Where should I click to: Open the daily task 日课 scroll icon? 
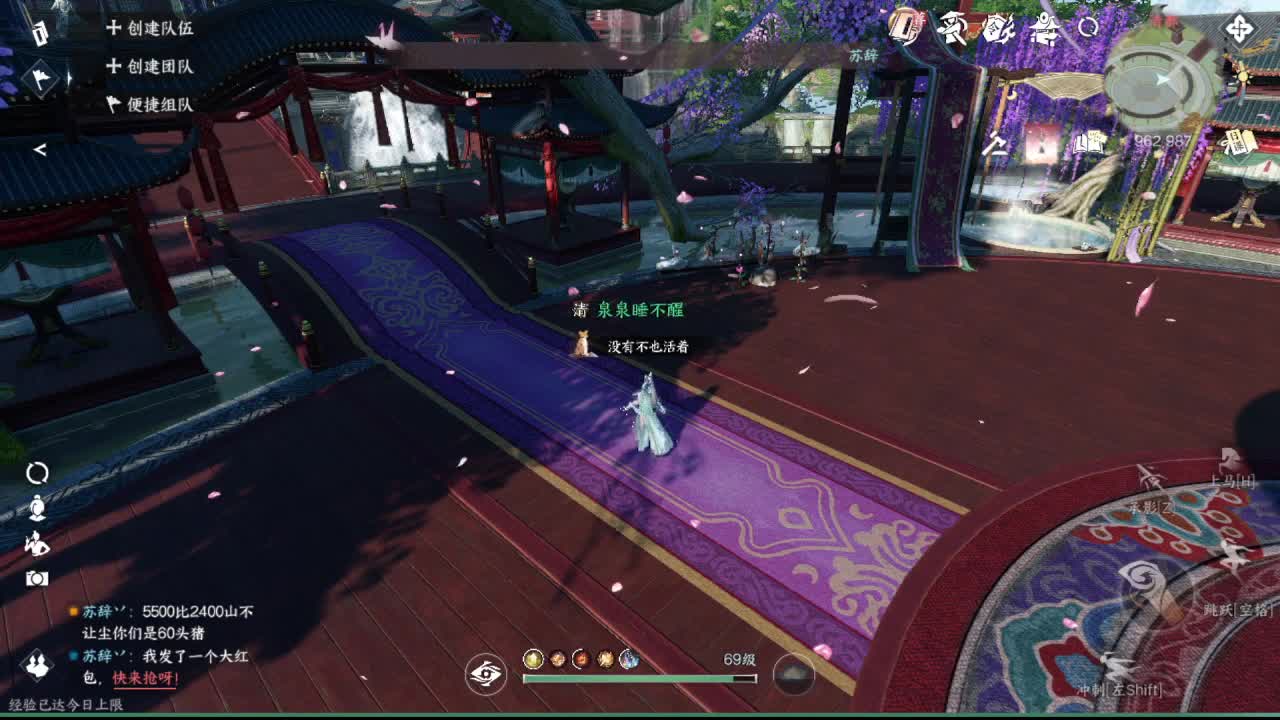pos(1238,143)
